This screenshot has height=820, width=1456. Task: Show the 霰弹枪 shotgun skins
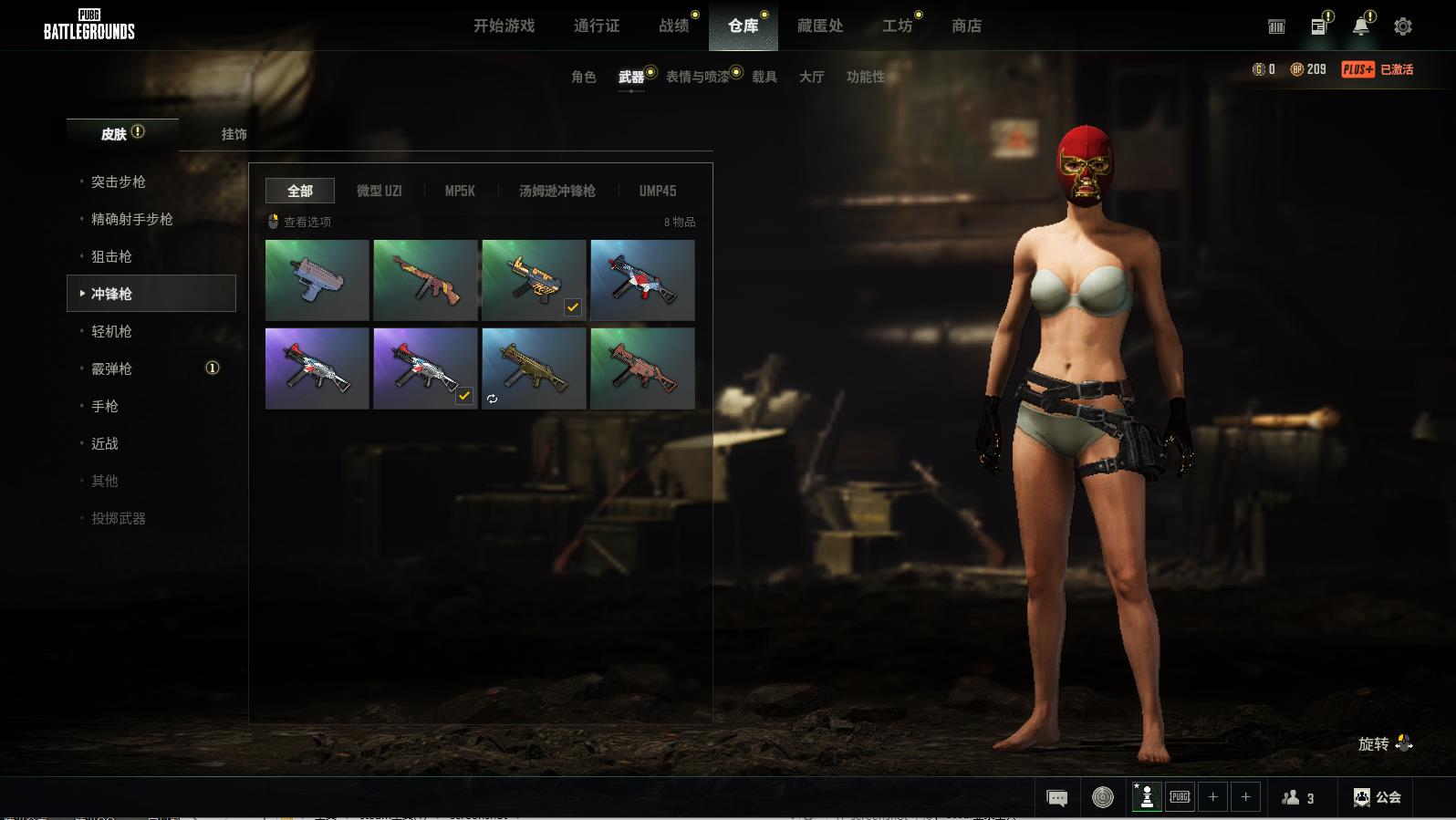pos(111,368)
